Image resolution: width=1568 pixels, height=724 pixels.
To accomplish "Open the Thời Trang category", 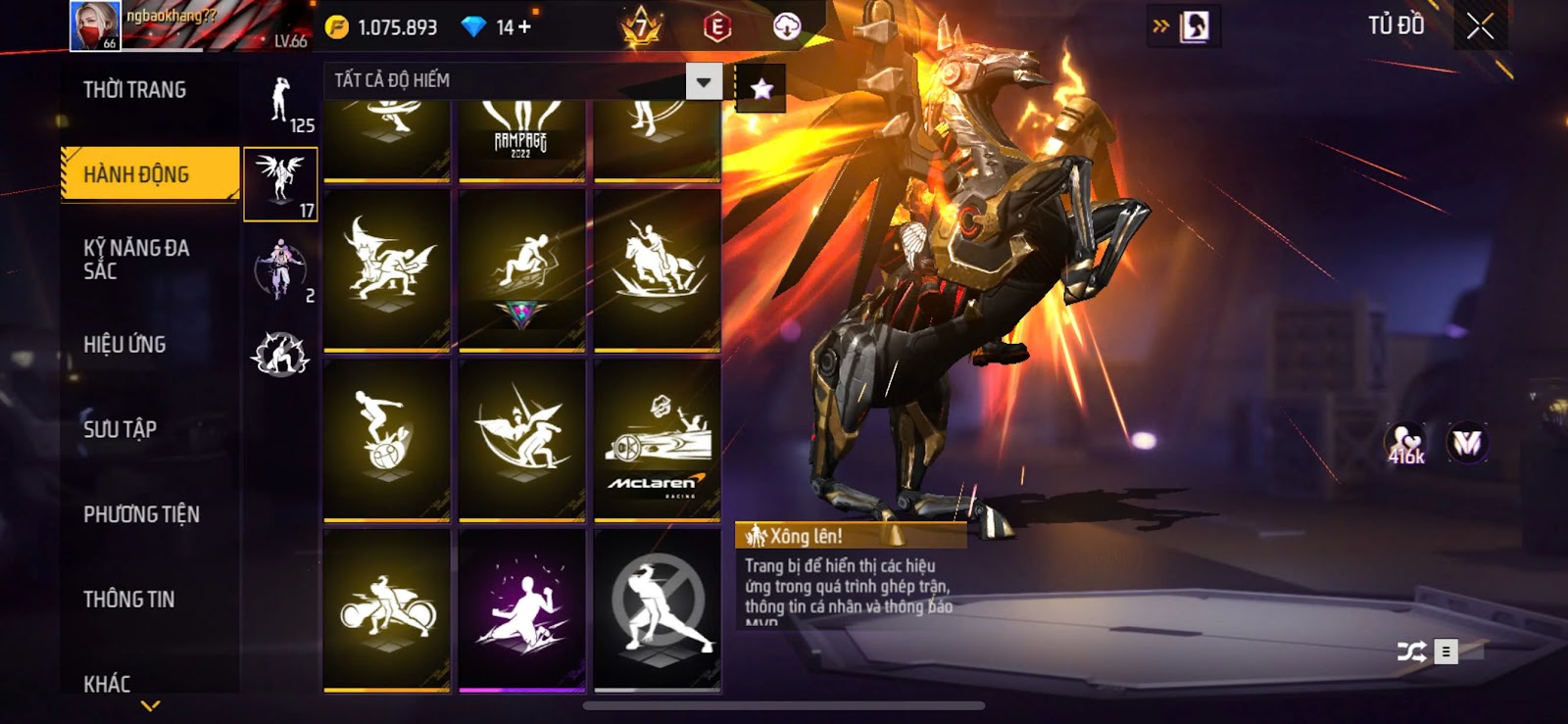I will click(x=135, y=90).
